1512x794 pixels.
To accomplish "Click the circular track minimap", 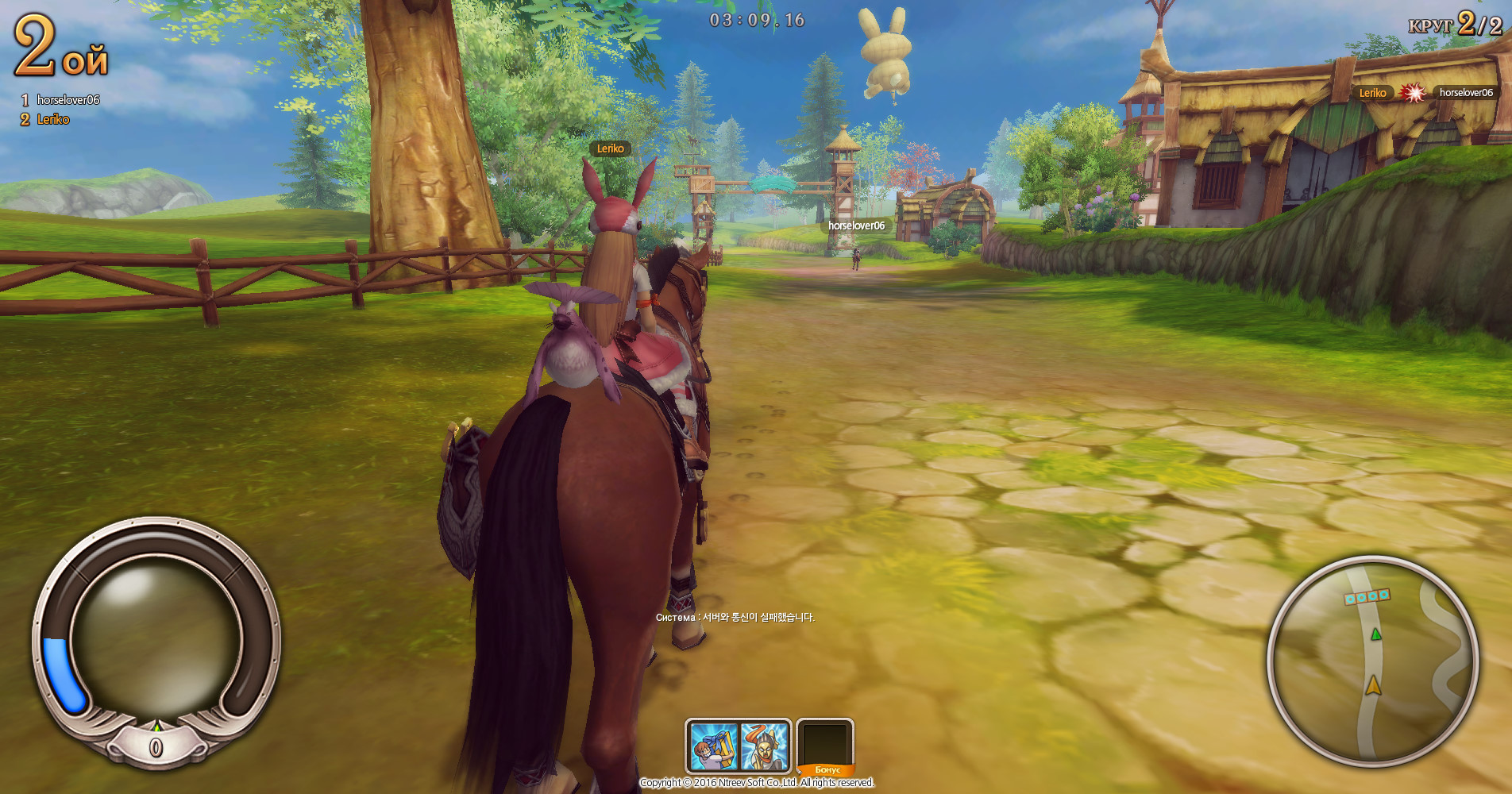I will (1373, 661).
